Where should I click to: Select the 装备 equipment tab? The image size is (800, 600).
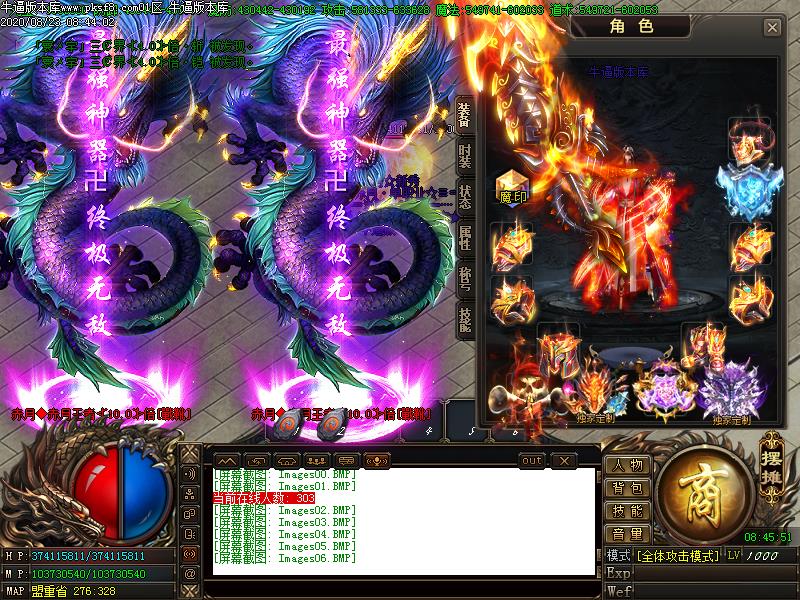[465, 114]
